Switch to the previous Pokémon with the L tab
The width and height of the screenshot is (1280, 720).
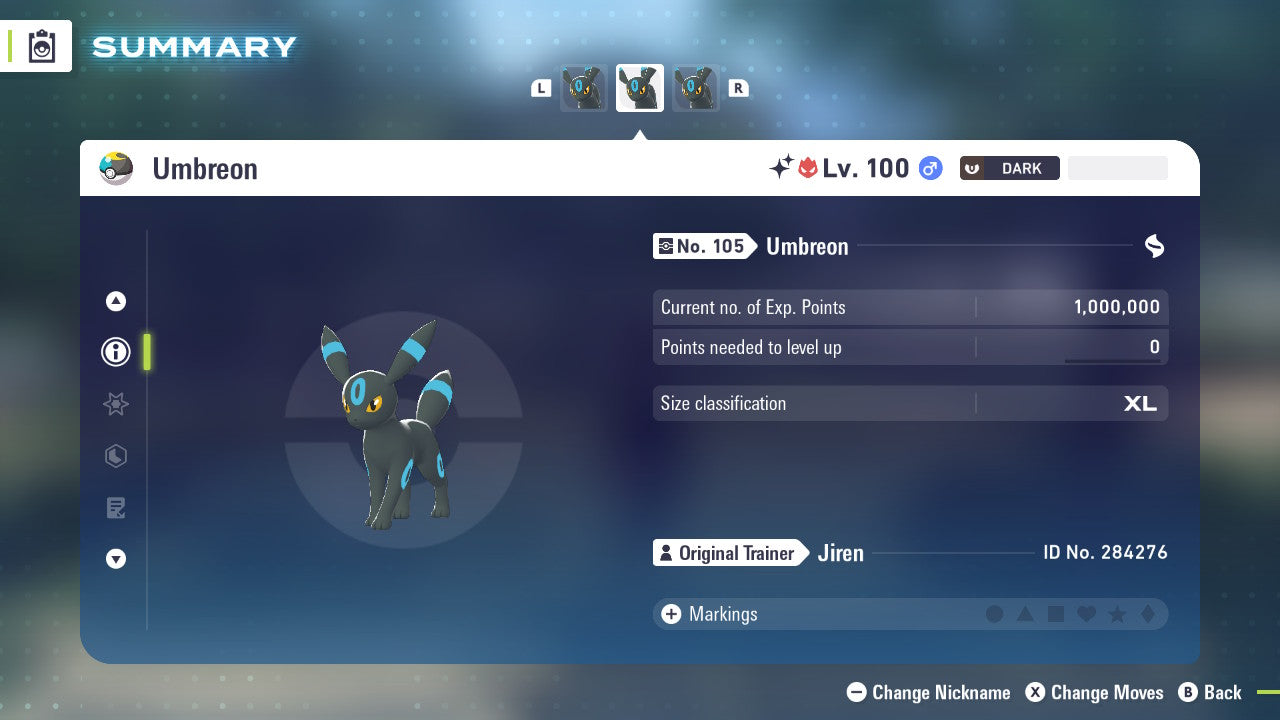click(x=541, y=88)
